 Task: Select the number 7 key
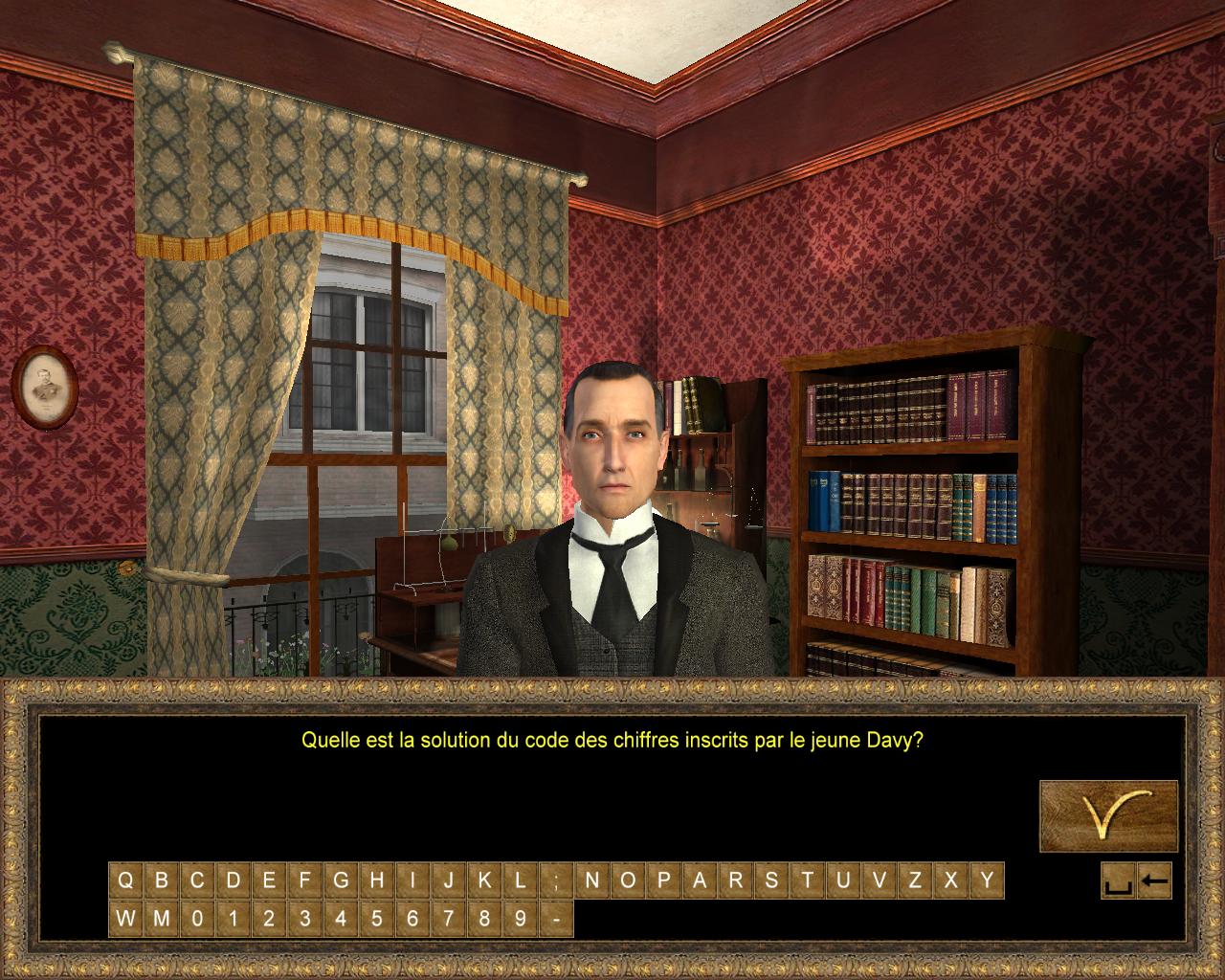point(448,920)
